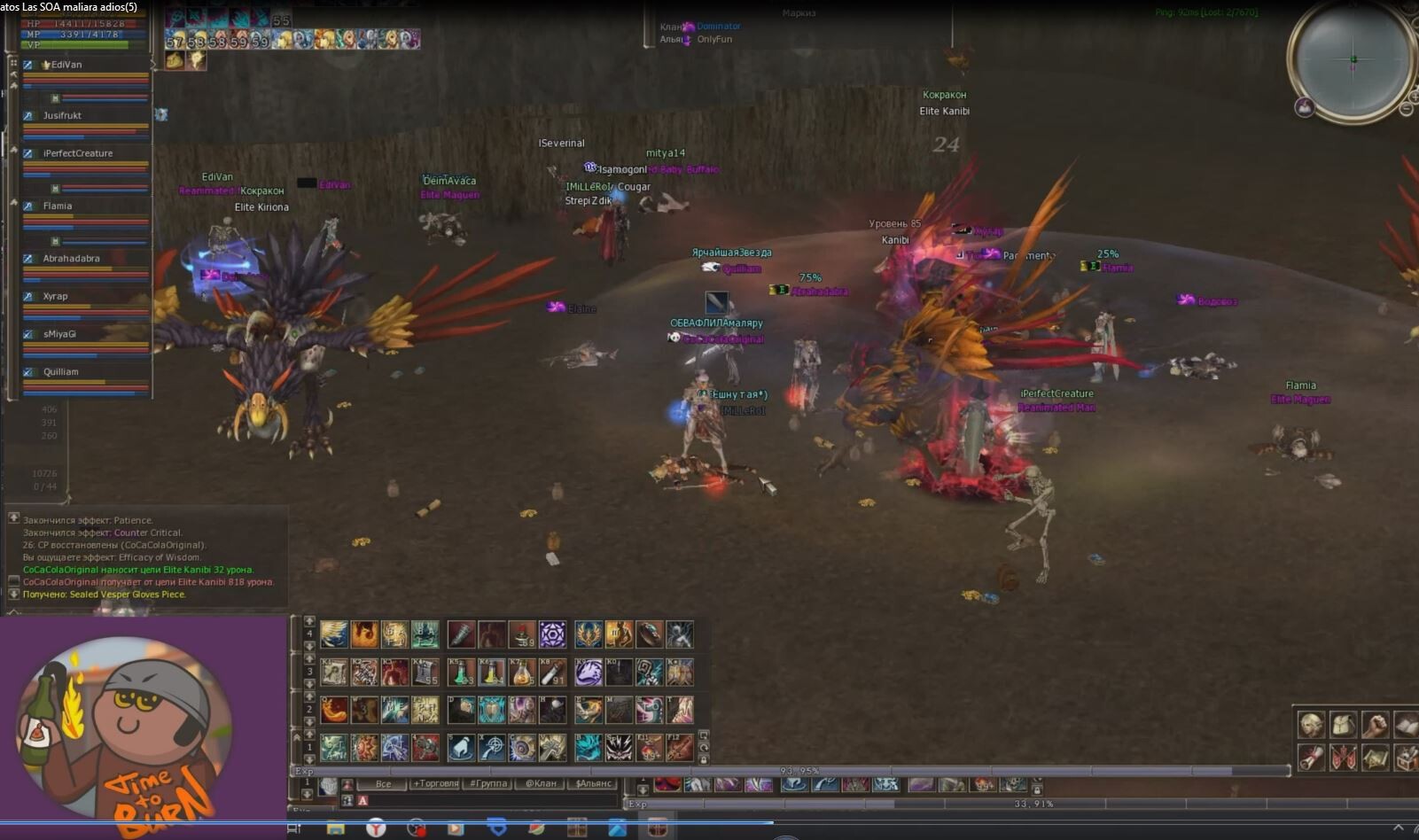Select the $Альянс alliance chat tab
1419x840 pixels.
pos(593,783)
